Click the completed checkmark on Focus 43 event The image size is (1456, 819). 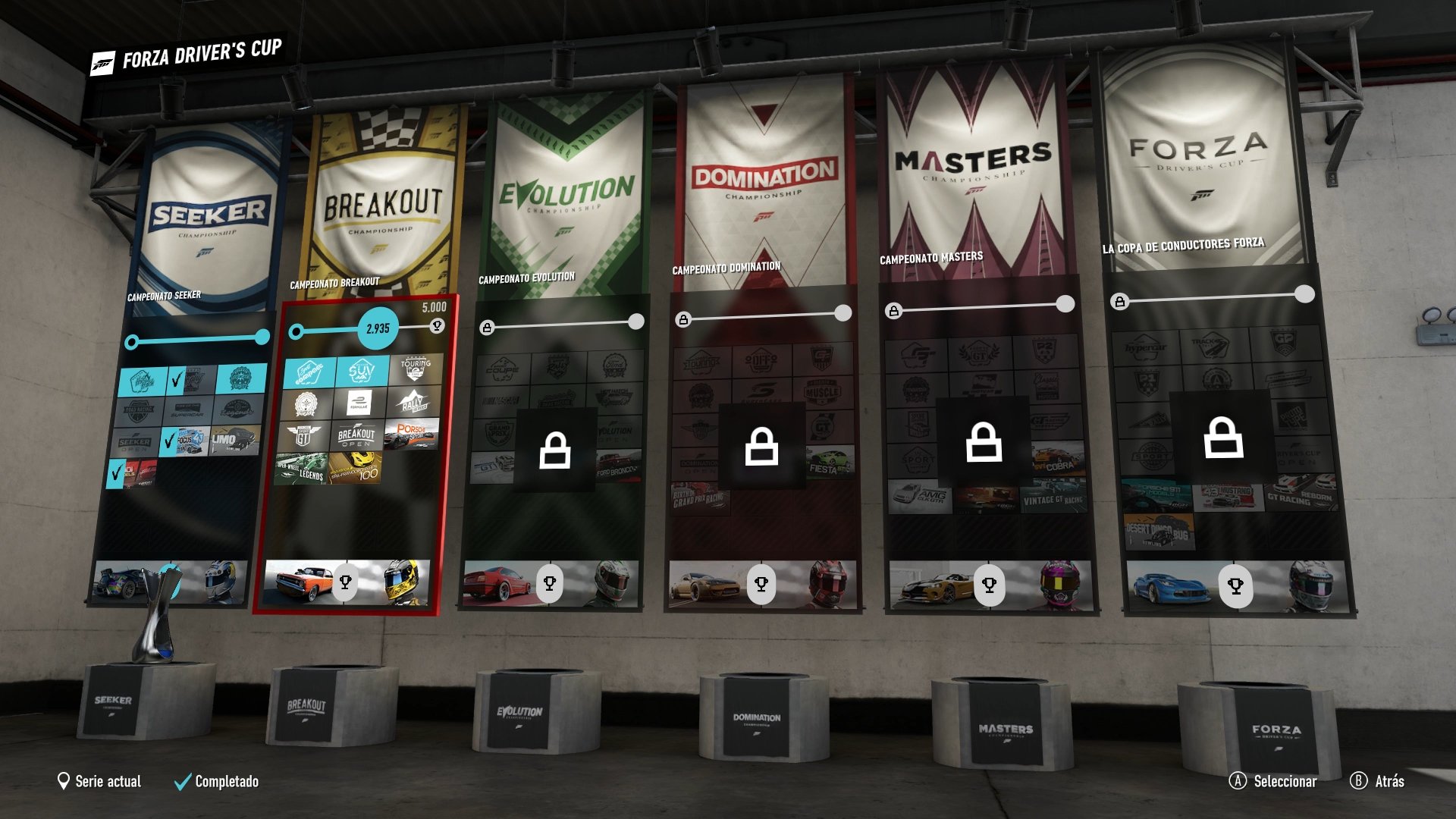point(168,441)
